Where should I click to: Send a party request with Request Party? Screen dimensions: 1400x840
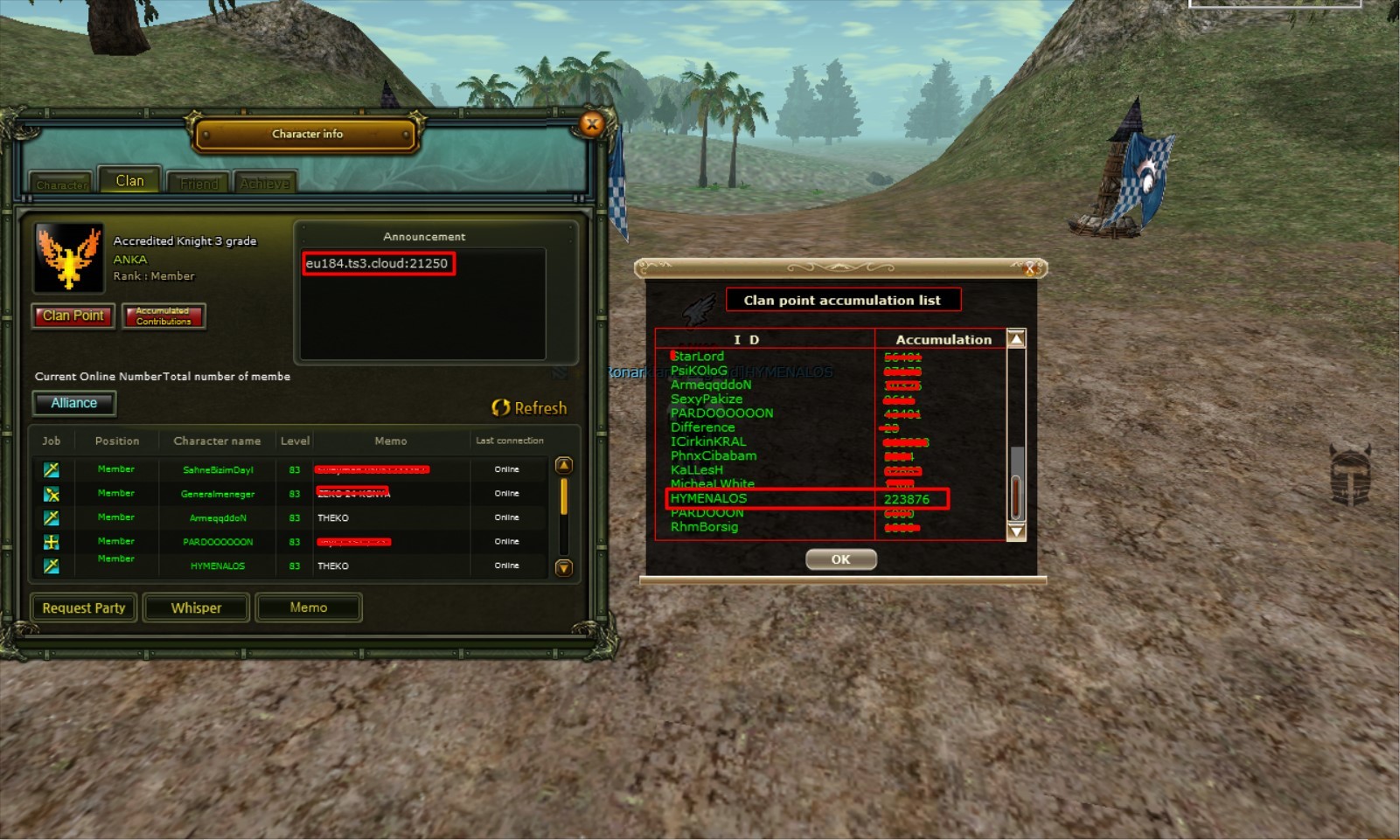[84, 607]
